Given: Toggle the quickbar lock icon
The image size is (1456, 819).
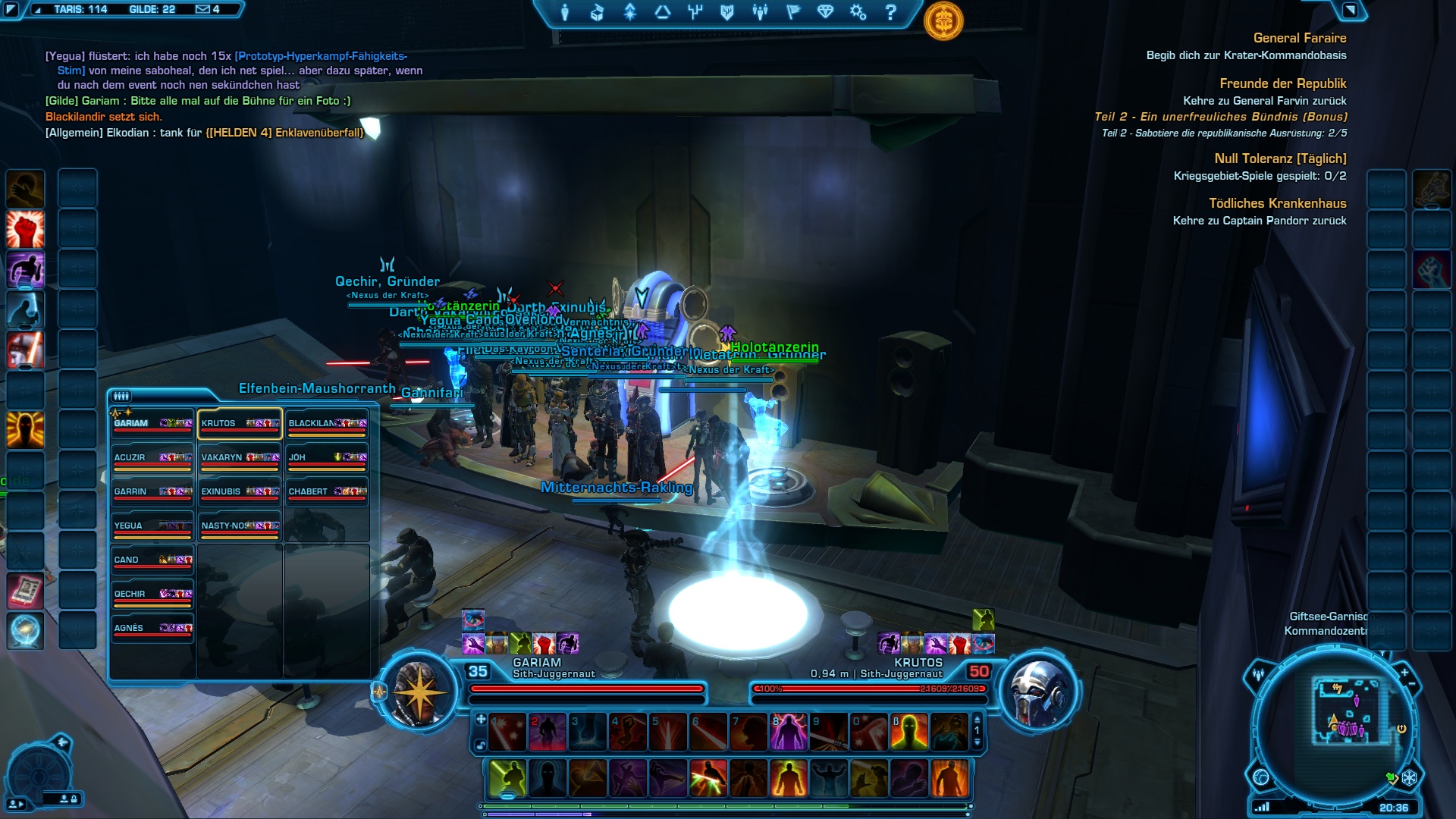Looking at the screenshot, I should click(481, 745).
